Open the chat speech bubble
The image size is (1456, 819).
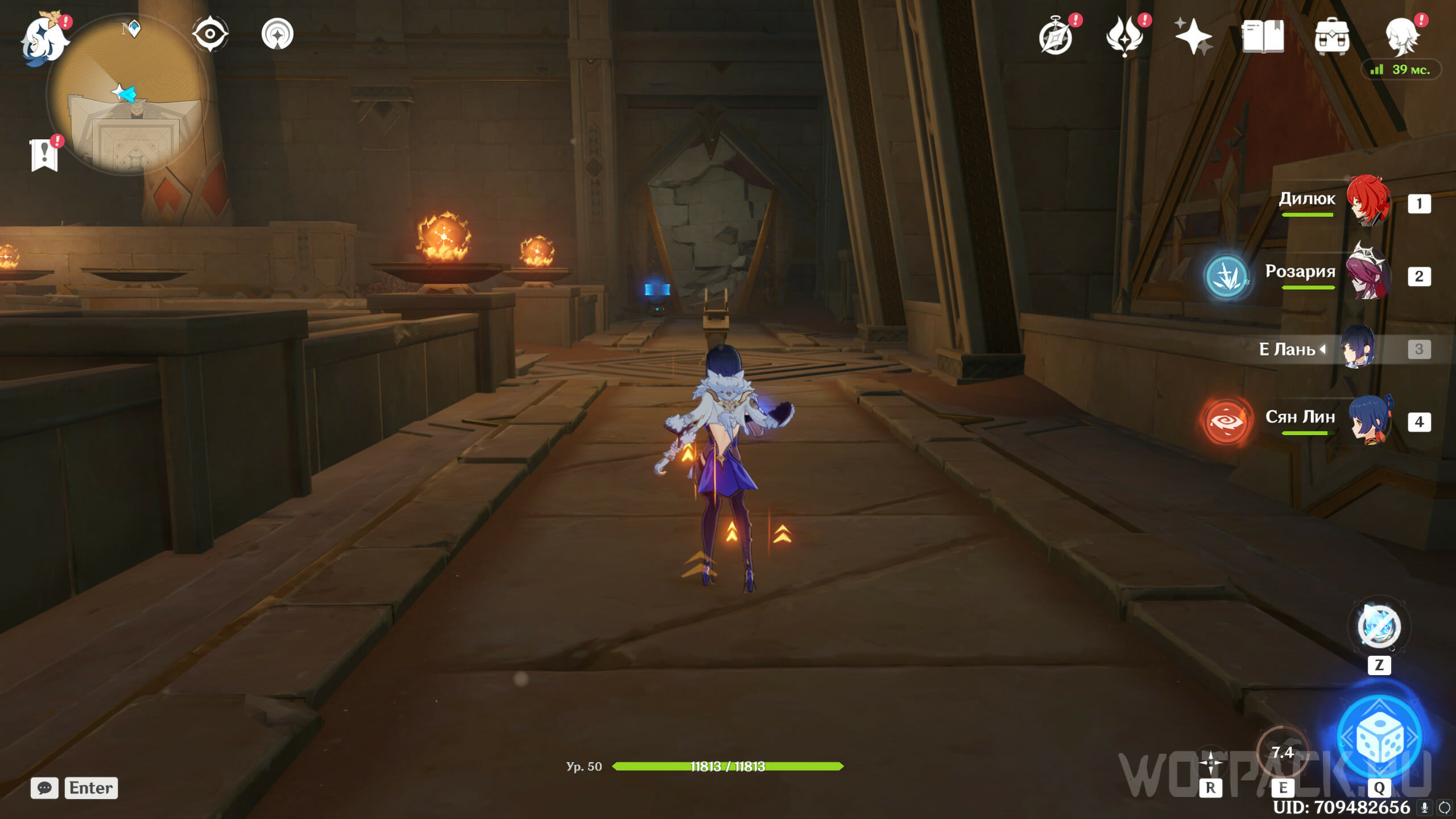click(x=44, y=788)
